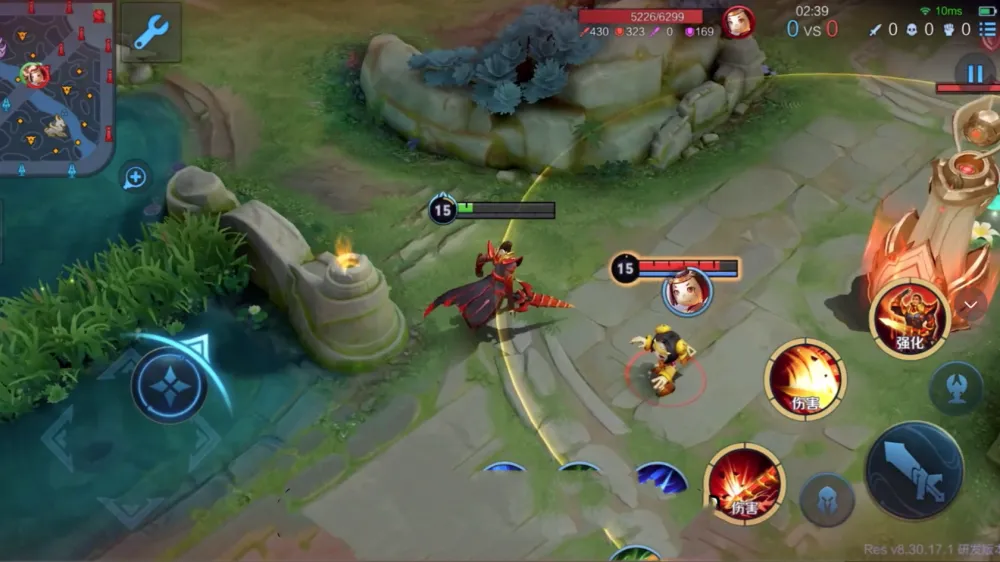
Task: Select the enemy hero portrait in the top bar
Action: (738, 21)
